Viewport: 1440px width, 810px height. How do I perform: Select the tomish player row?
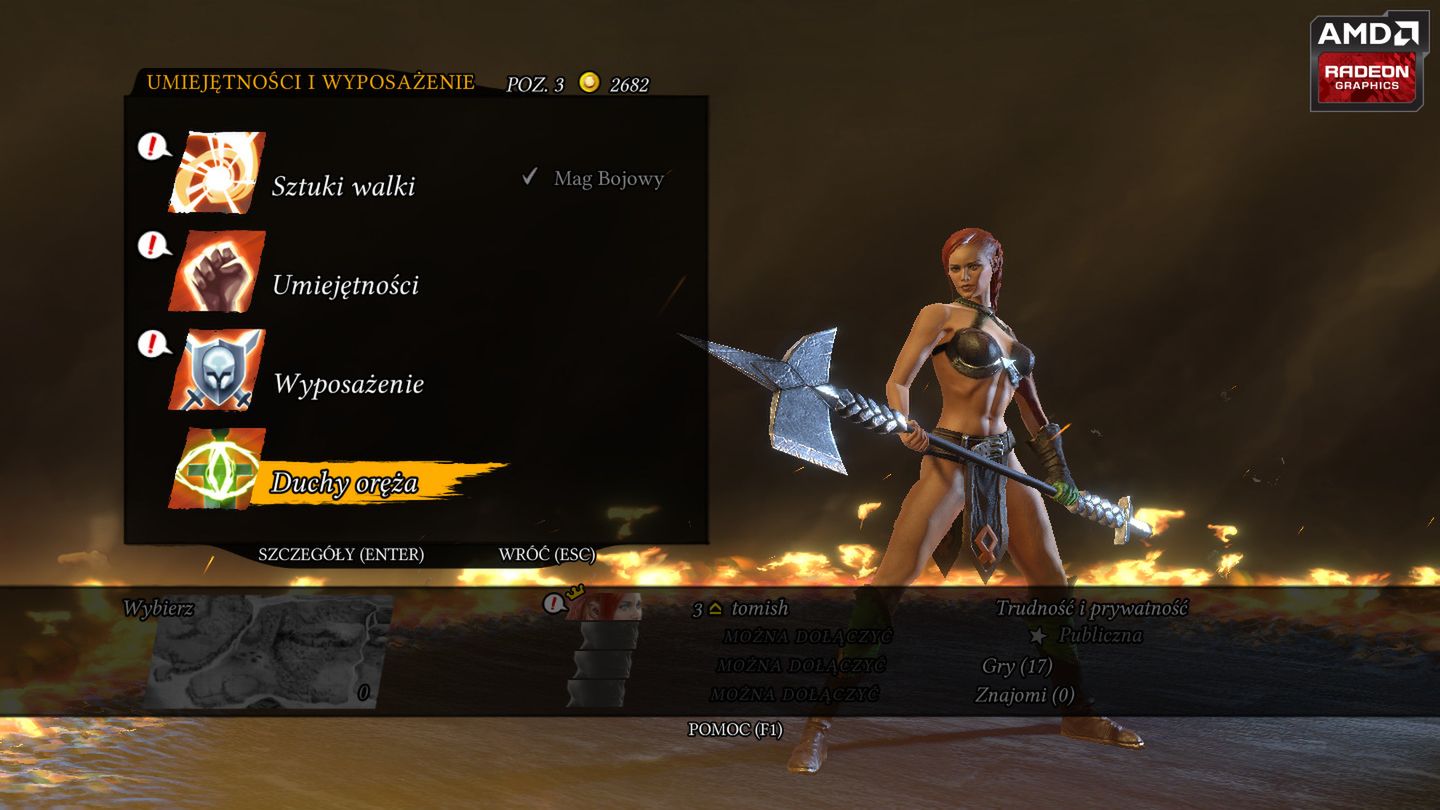coord(759,608)
